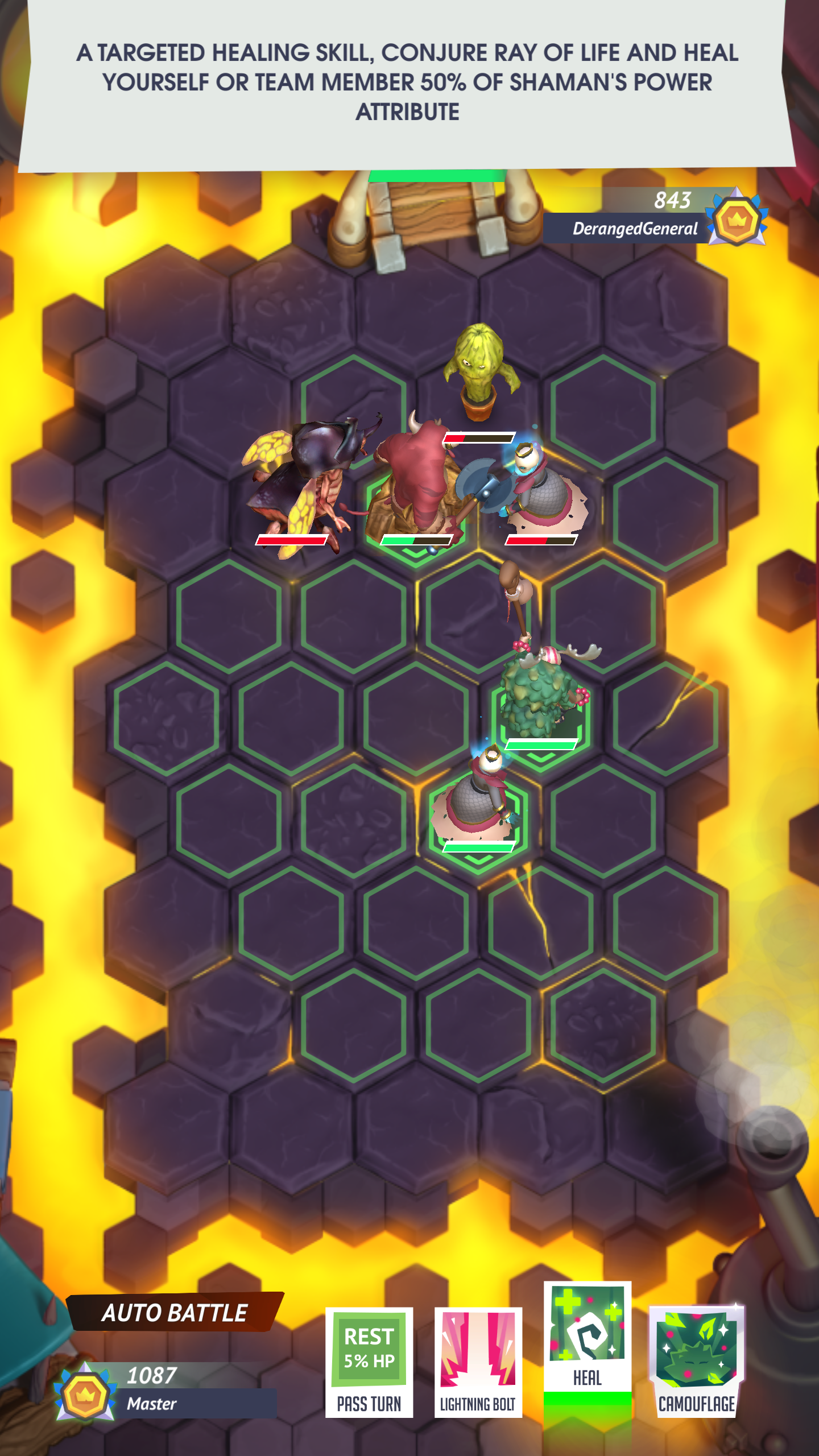Dismiss the healing skill description tooltip
819x1456 pixels.
click(x=407, y=85)
